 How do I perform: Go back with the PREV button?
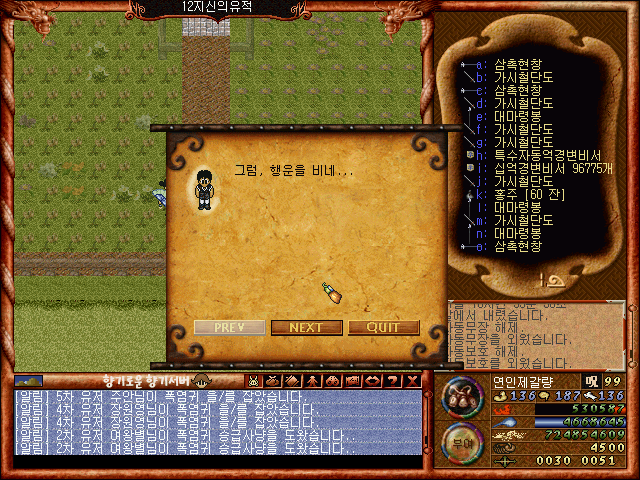pyautogui.click(x=230, y=327)
